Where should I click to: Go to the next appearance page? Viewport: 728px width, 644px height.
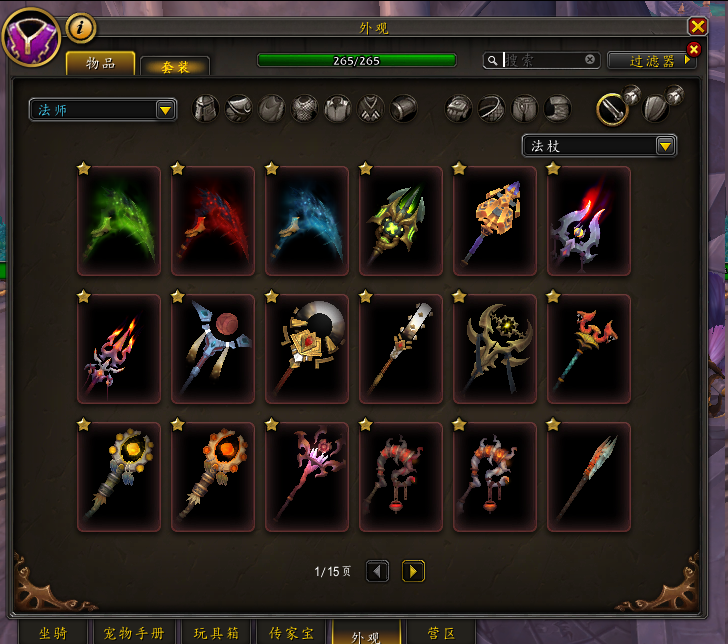(413, 571)
